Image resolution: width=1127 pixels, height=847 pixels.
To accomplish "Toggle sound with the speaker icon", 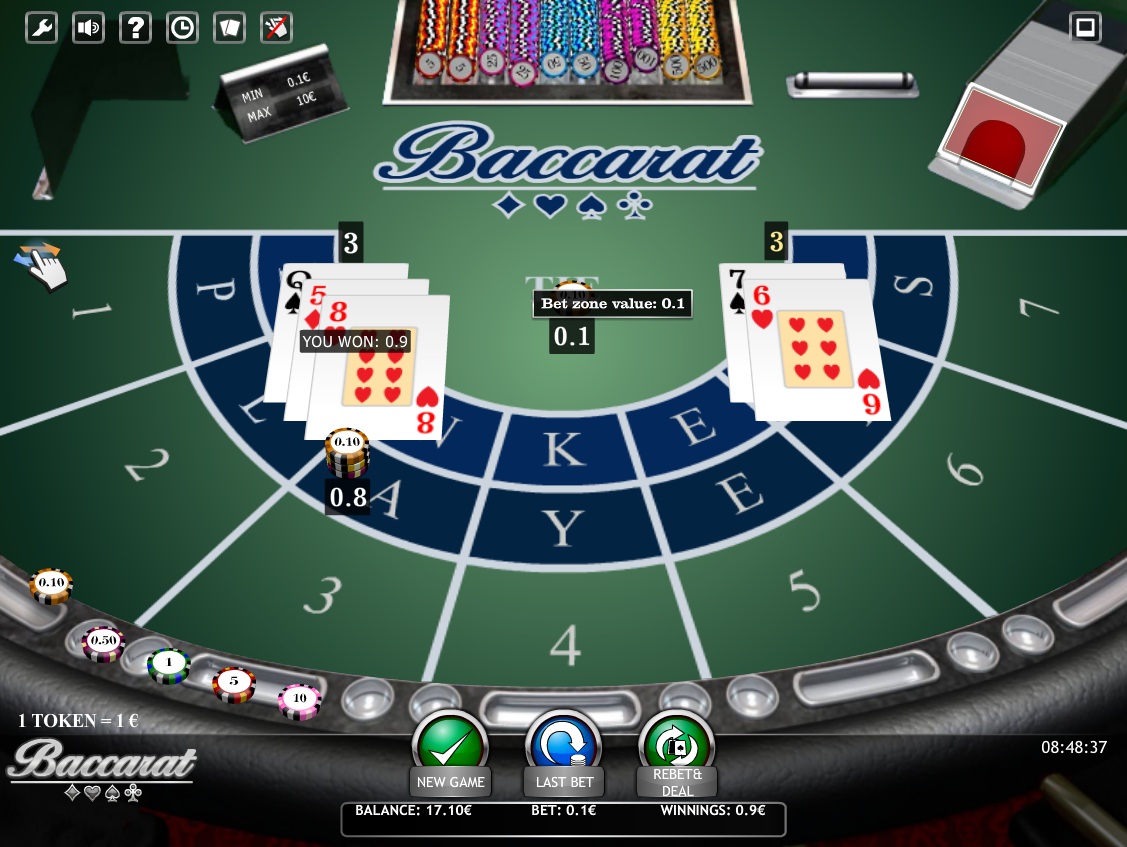I will point(88,27).
